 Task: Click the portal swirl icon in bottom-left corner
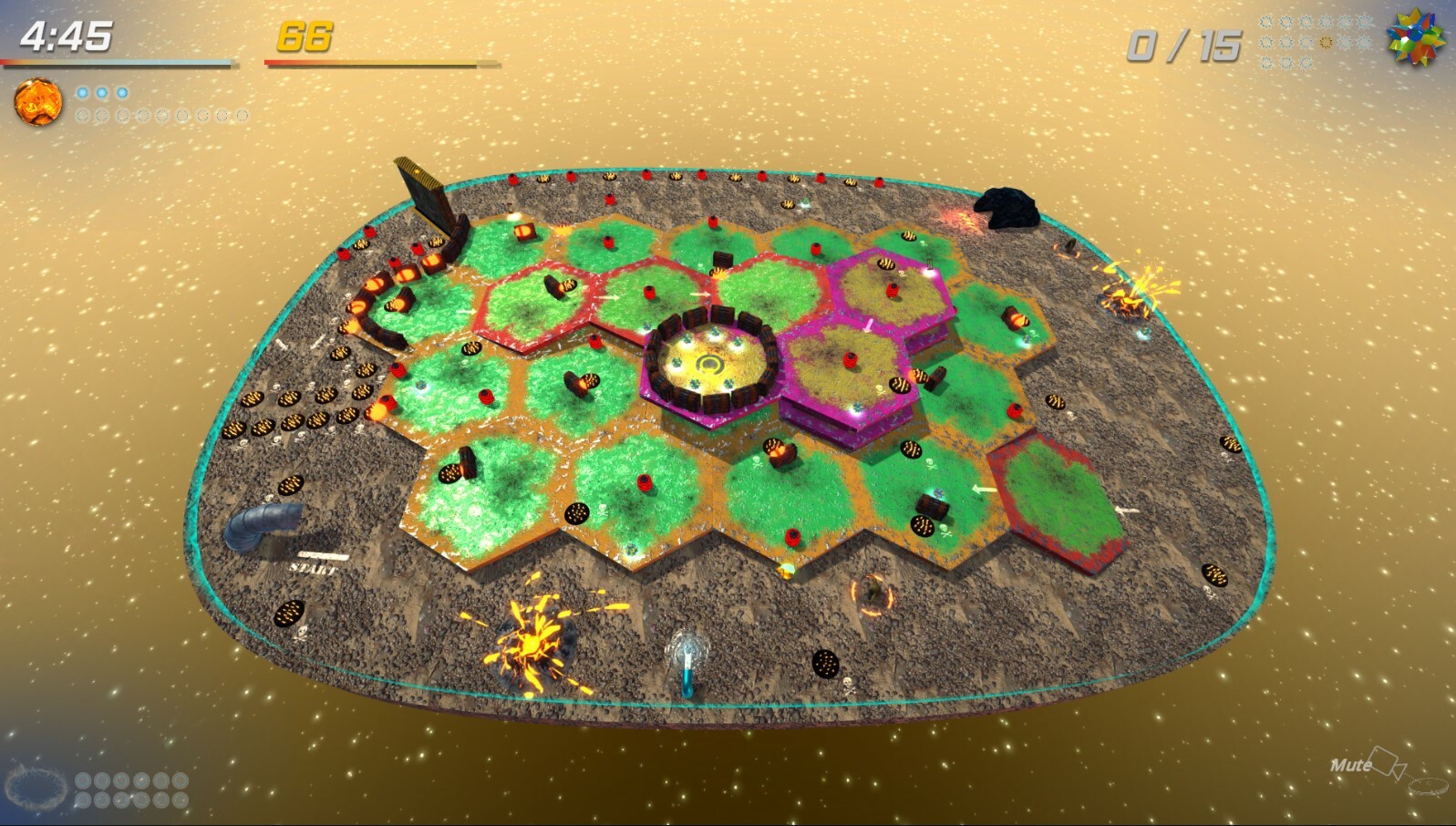pos(34,790)
